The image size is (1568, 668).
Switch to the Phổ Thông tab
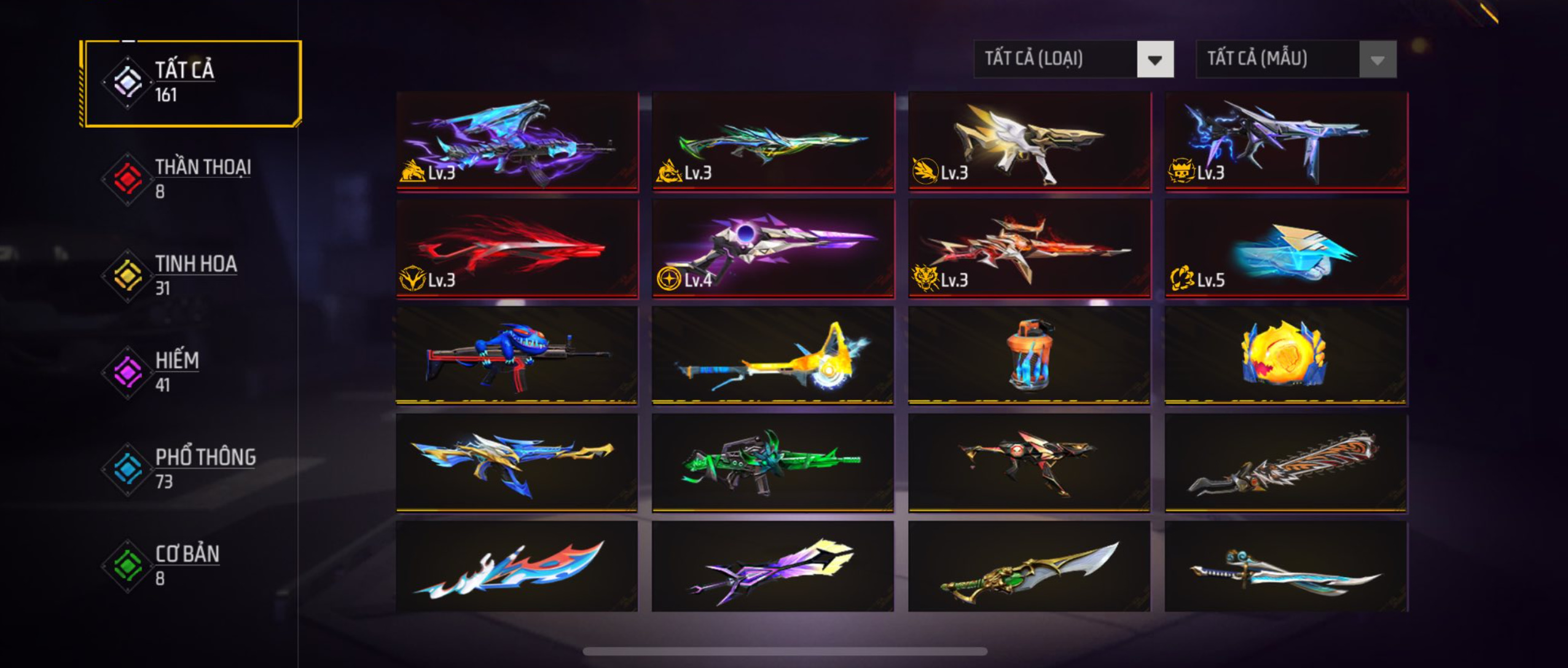click(x=190, y=468)
